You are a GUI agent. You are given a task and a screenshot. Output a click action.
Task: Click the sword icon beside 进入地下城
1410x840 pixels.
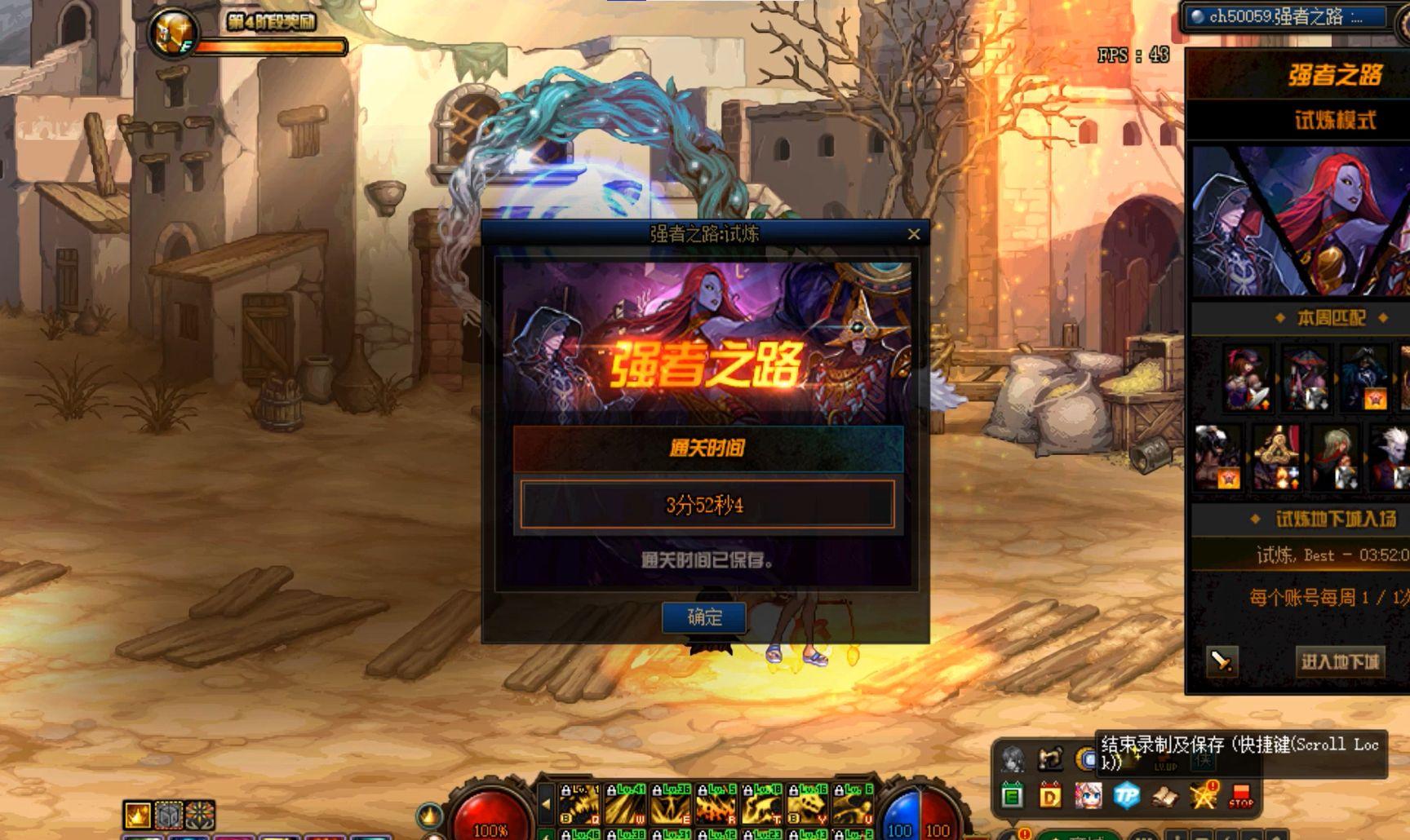1222,661
